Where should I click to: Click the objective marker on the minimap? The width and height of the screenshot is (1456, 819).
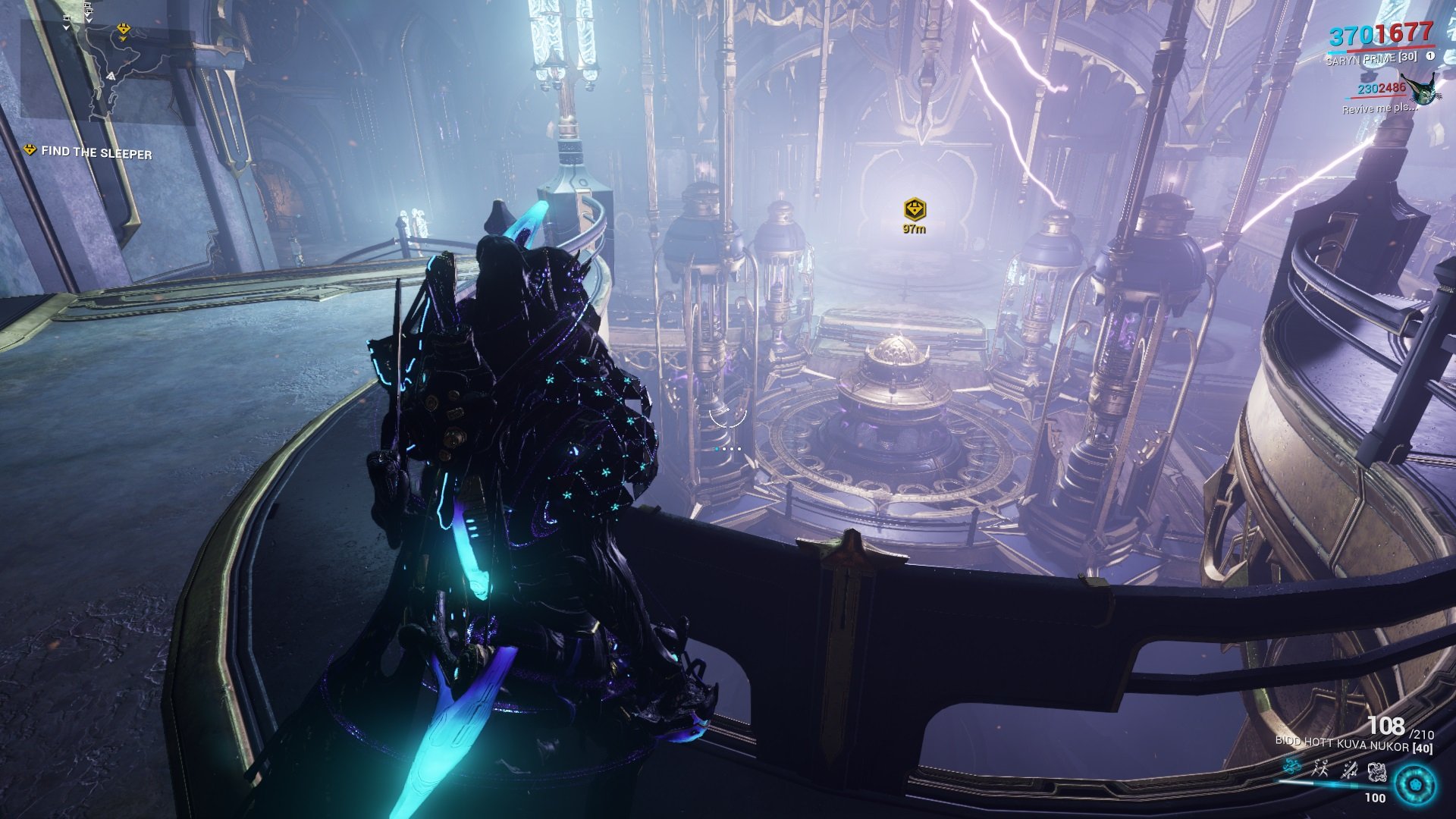tap(124, 28)
